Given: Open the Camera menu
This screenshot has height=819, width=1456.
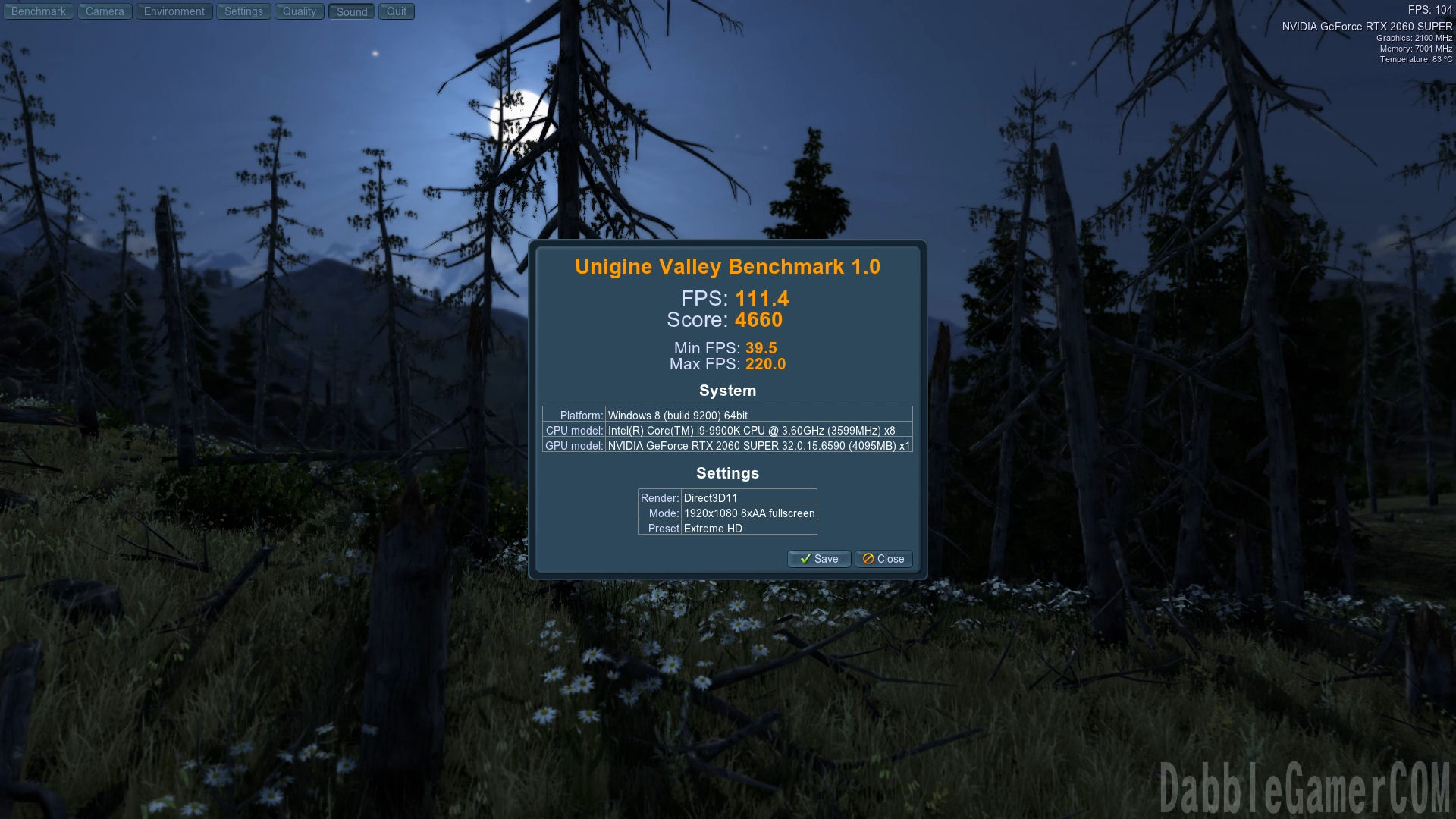Looking at the screenshot, I should point(105,11).
